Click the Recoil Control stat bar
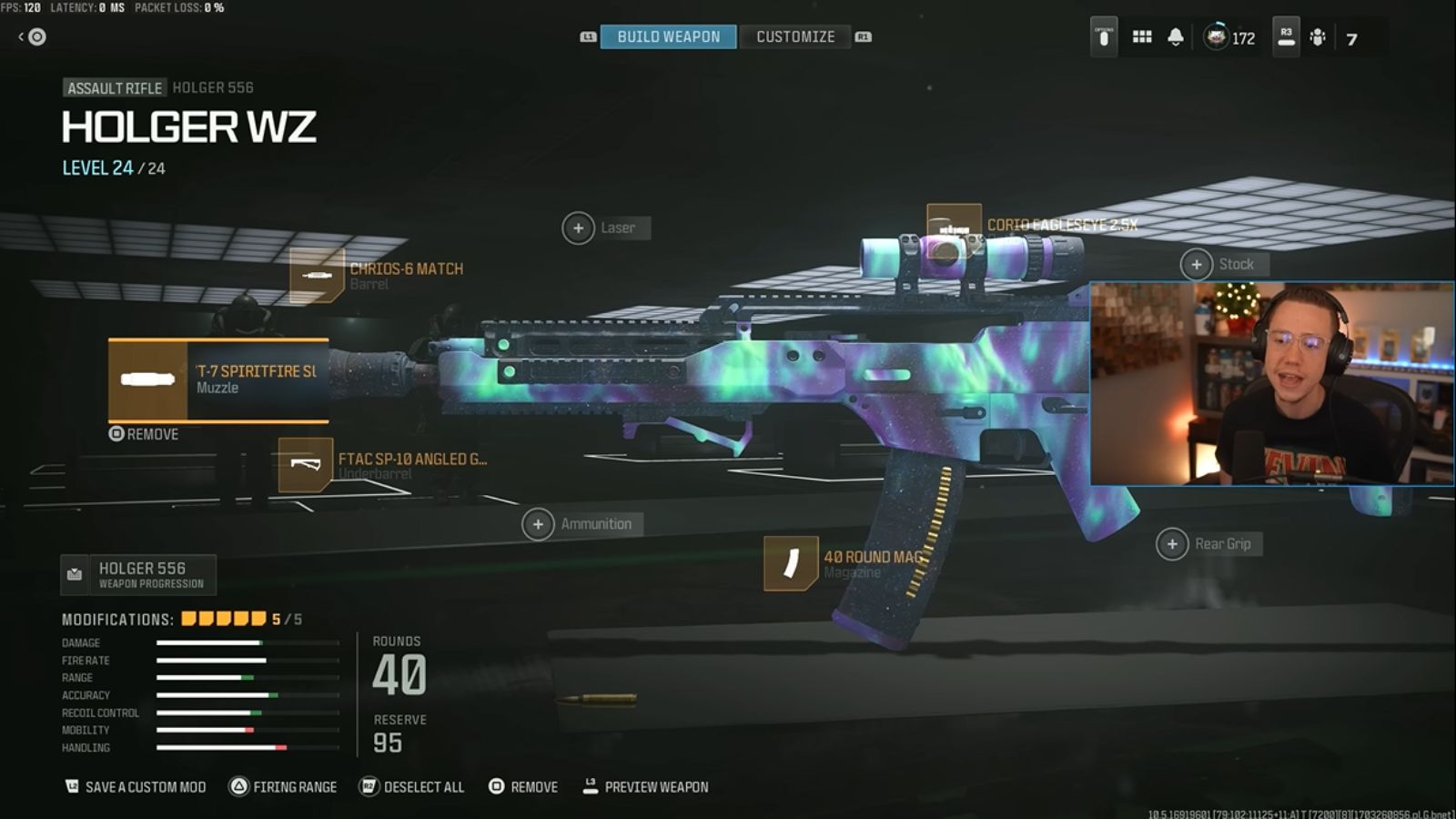Screen dimensions: 1456x819 coord(218,713)
